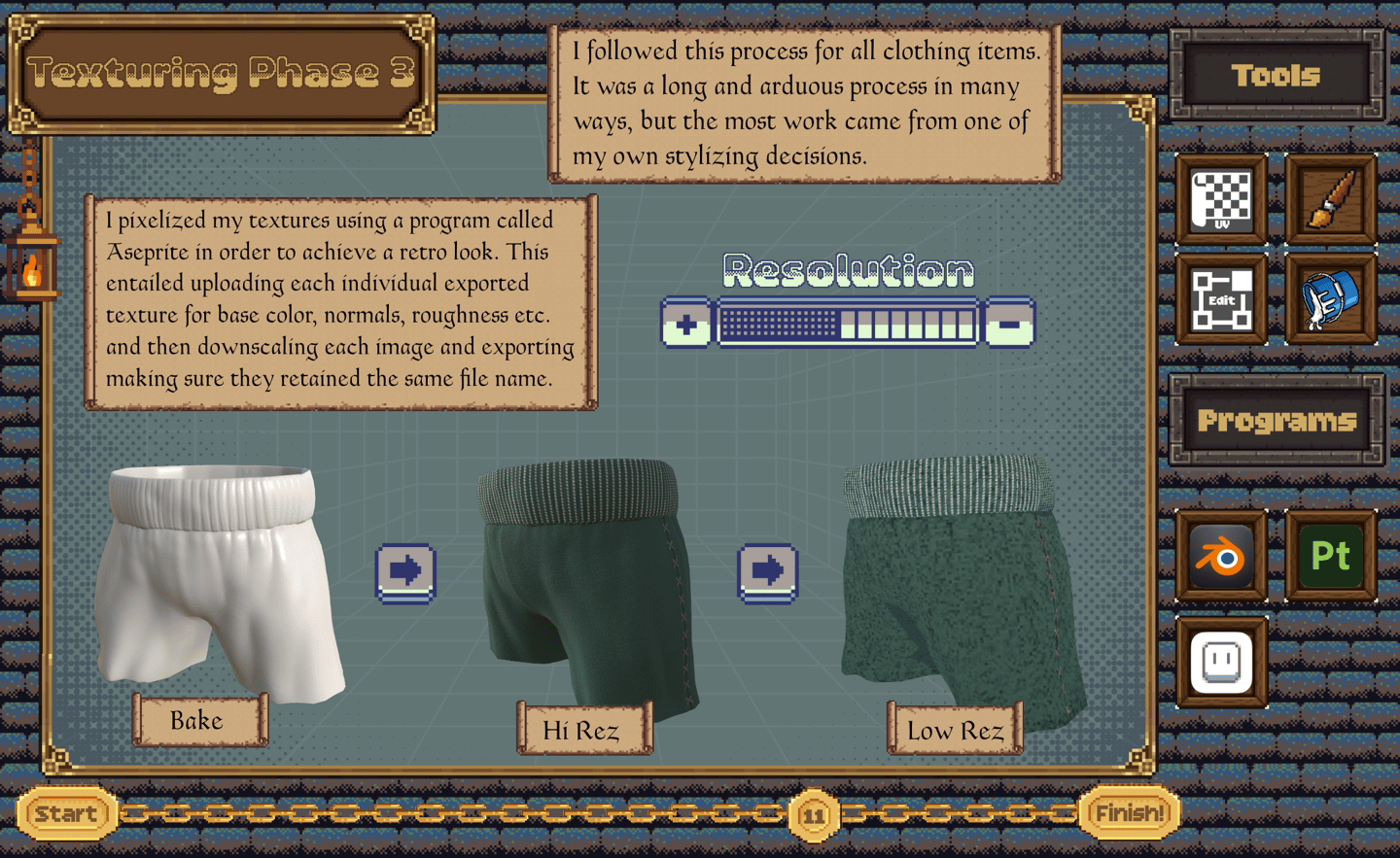This screenshot has height=858, width=1400.
Task: Open the Blender program icon
Action: pos(1221,557)
